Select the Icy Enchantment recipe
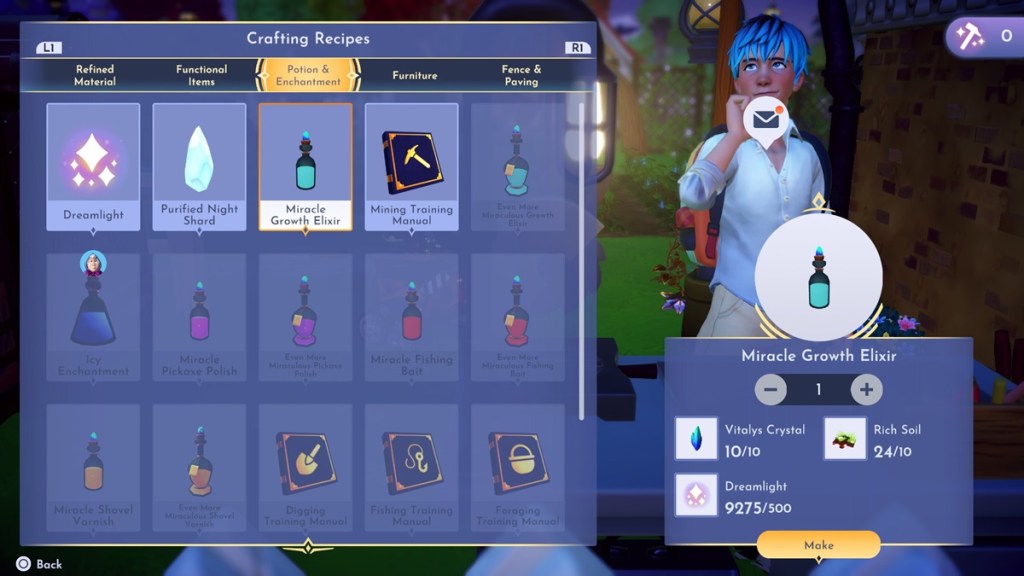The width and height of the screenshot is (1024, 576). pos(93,317)
